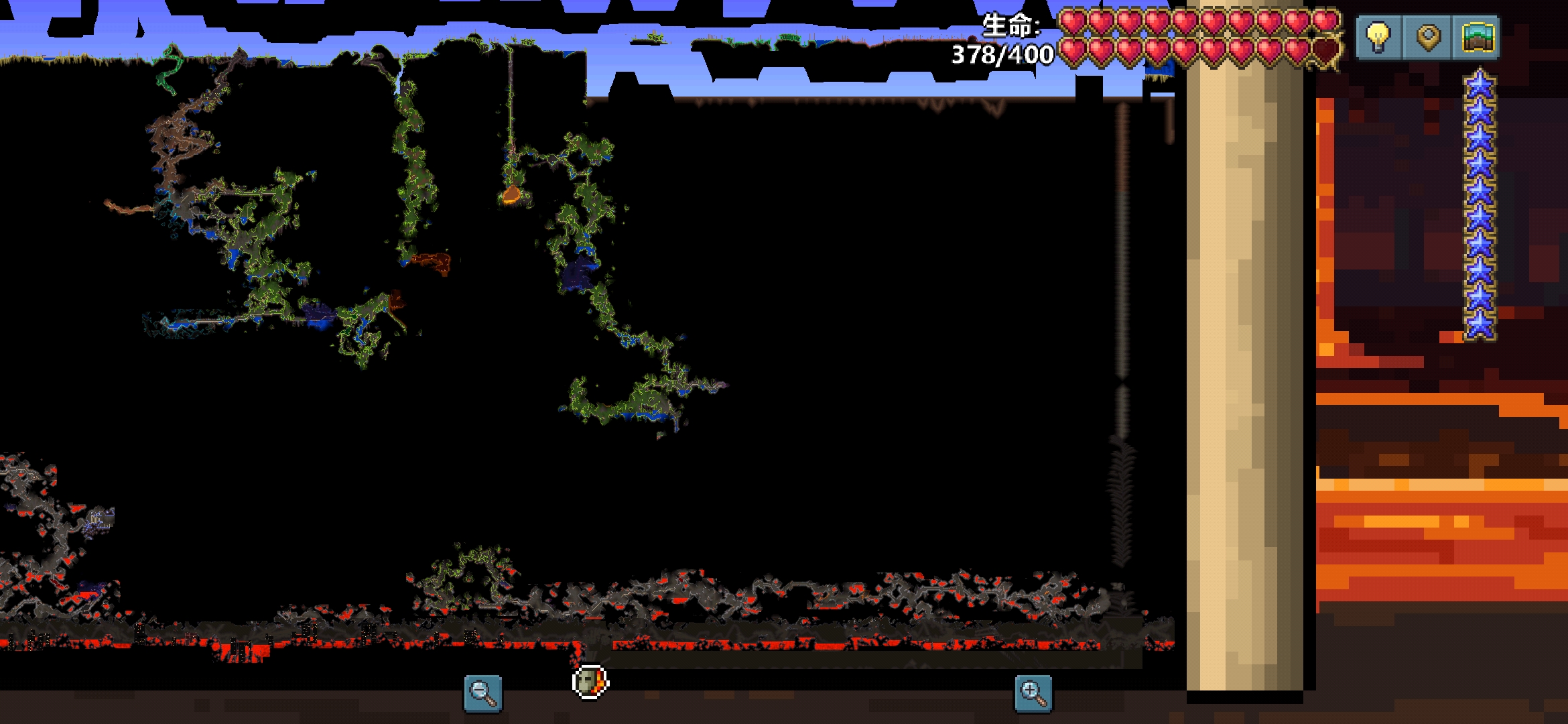Zoom in the world map
This screenshot has height=724, width=1568.
pyautogui.click(x=1033, y=693)
